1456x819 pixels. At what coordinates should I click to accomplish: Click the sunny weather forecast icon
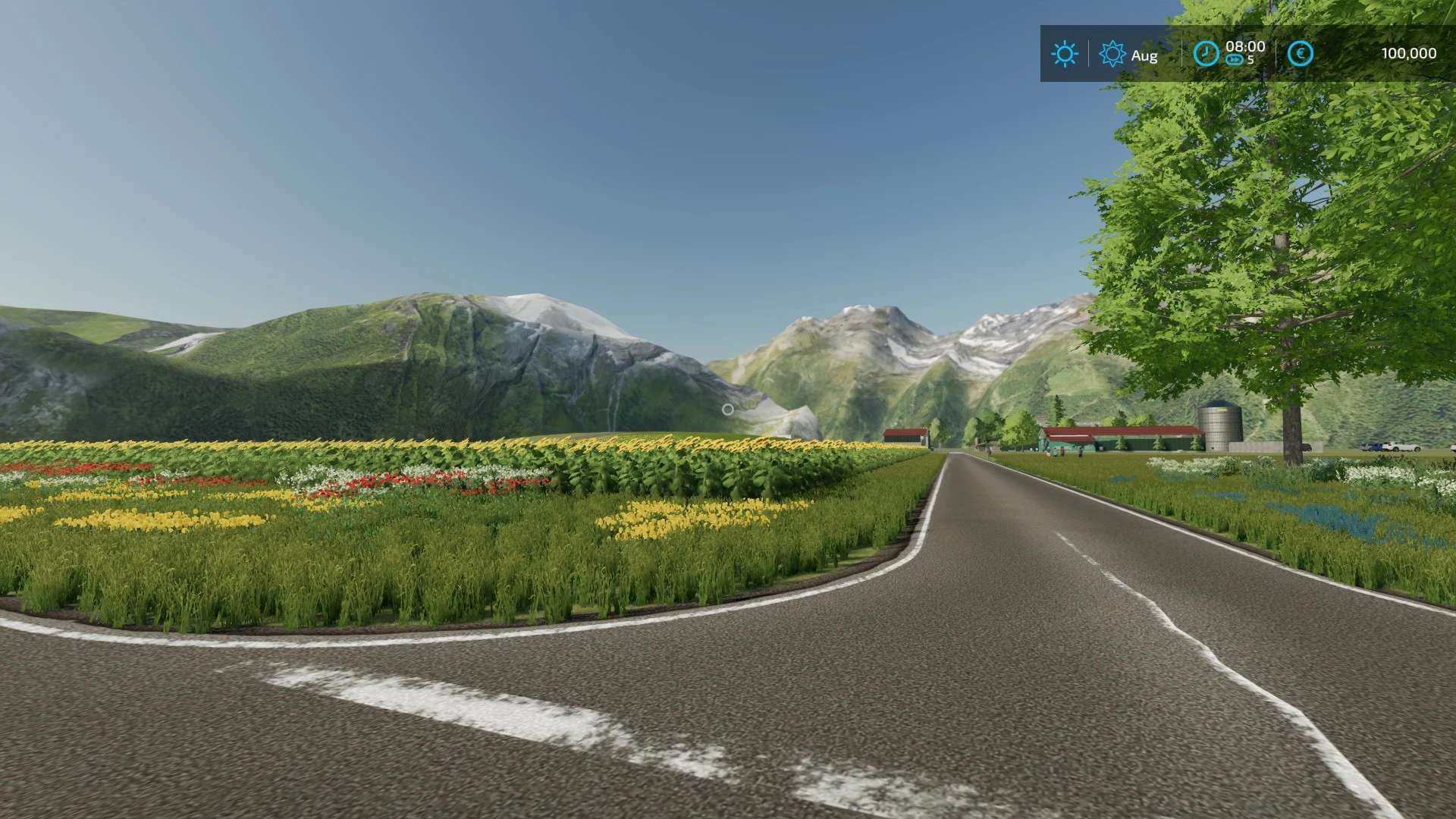click(1065, 54)
